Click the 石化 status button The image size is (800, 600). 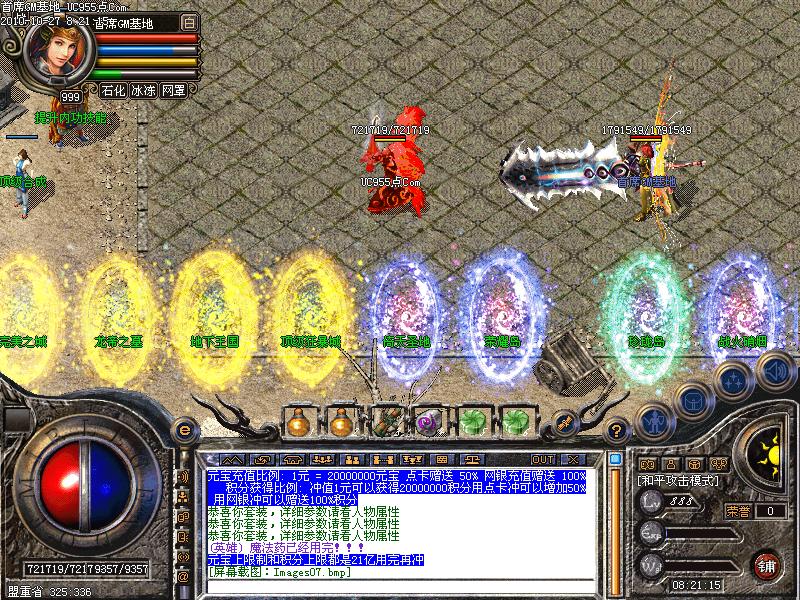[x=113, y=90]
